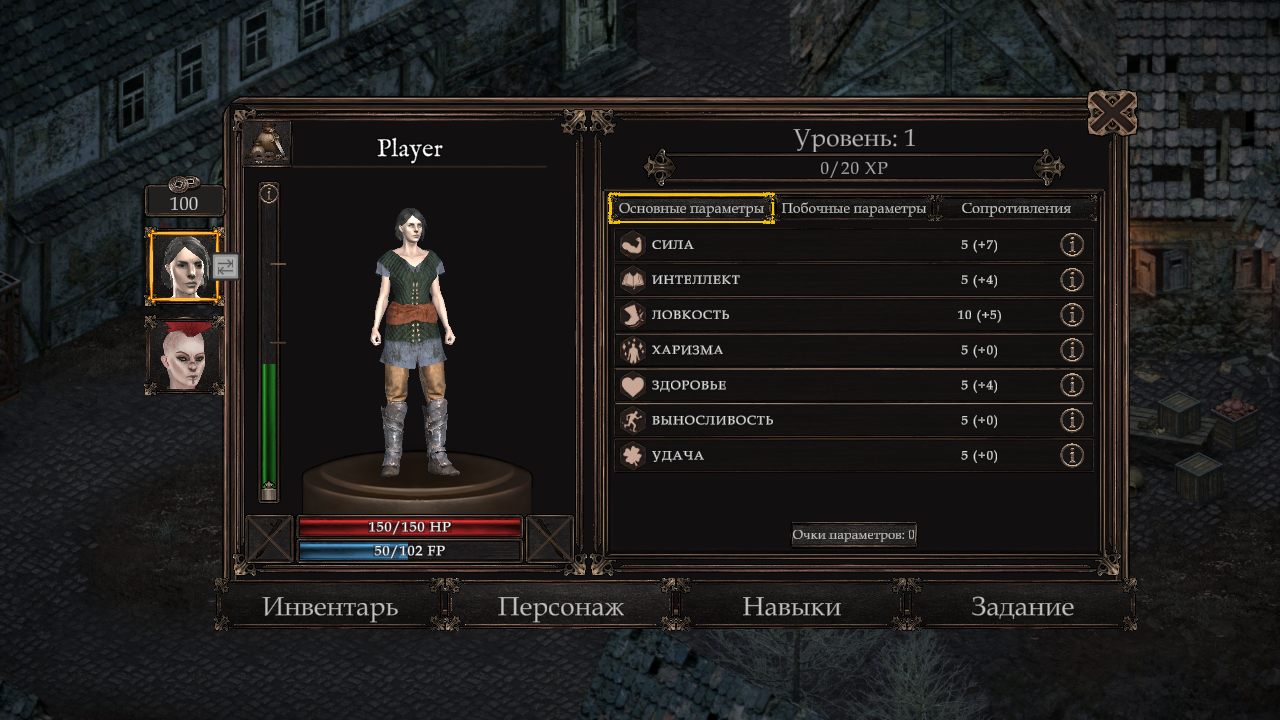1280x720 pixels.
Task: Select the boot icon next to ЛОВКОСТЬ
Action: [x=634, y=314]
